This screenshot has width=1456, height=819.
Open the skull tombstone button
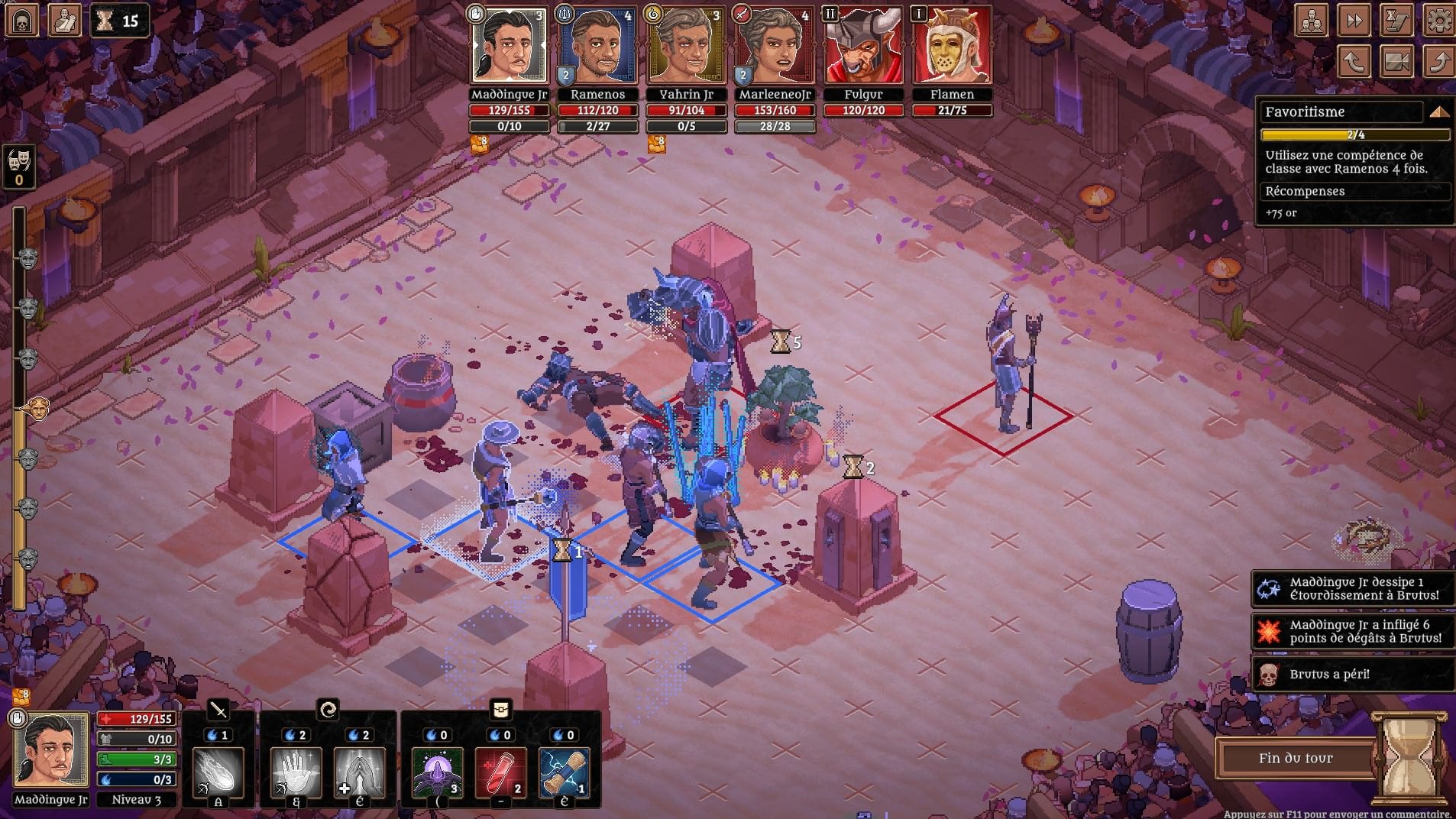click(22, 21)
